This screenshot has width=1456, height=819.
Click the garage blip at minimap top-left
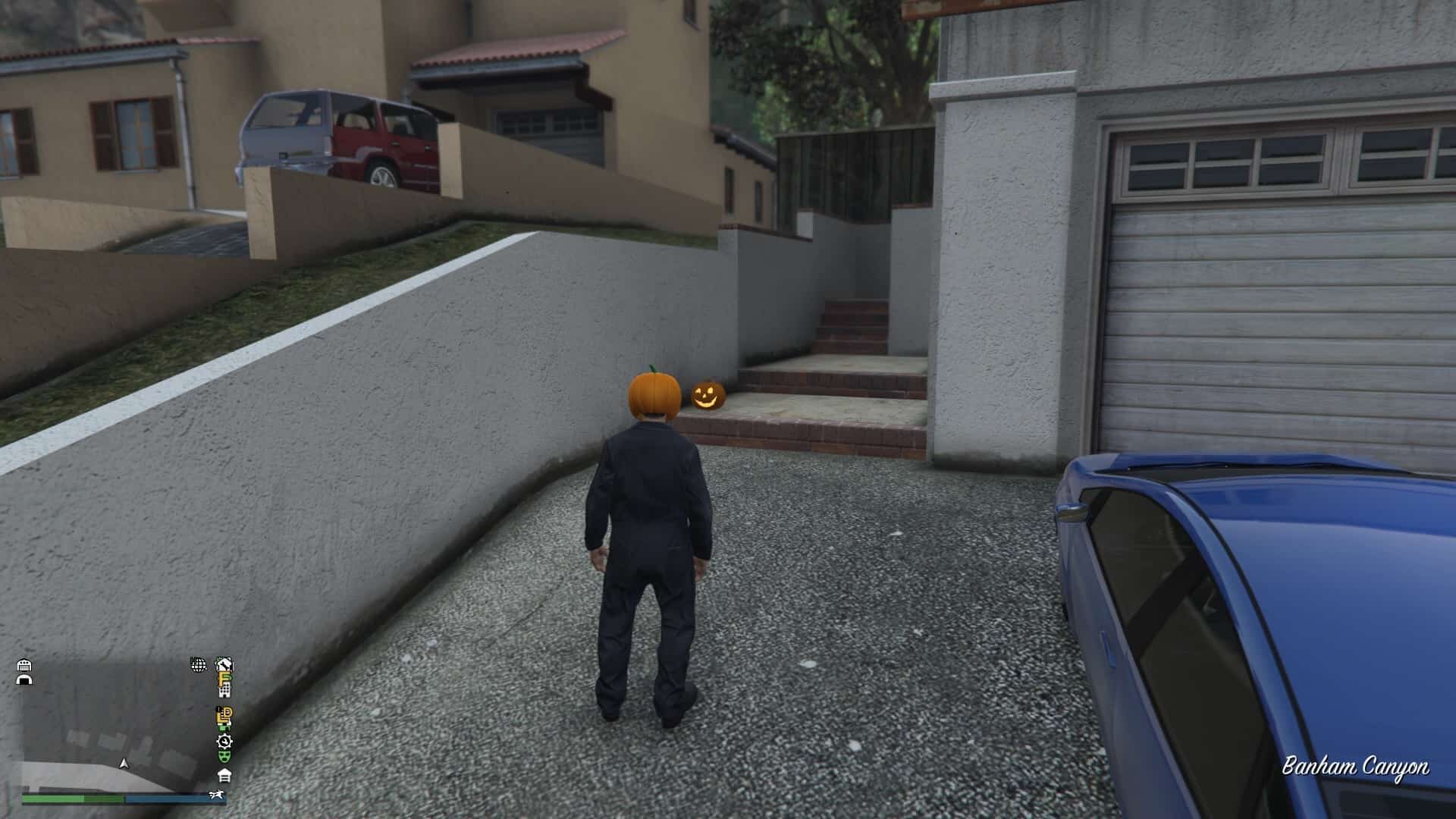click(24, 665)
